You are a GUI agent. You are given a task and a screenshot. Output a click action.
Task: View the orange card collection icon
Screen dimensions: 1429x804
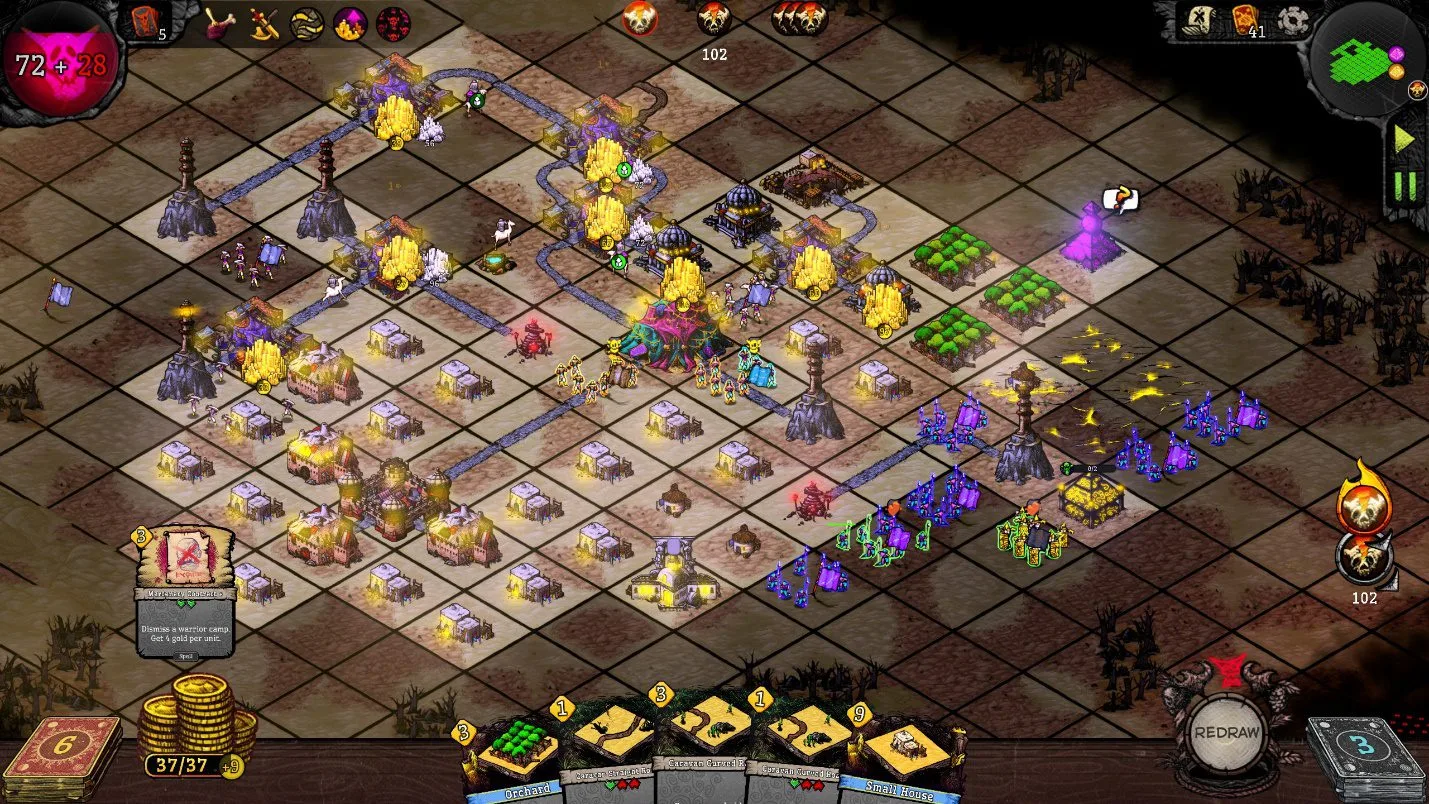point(1245,19)
